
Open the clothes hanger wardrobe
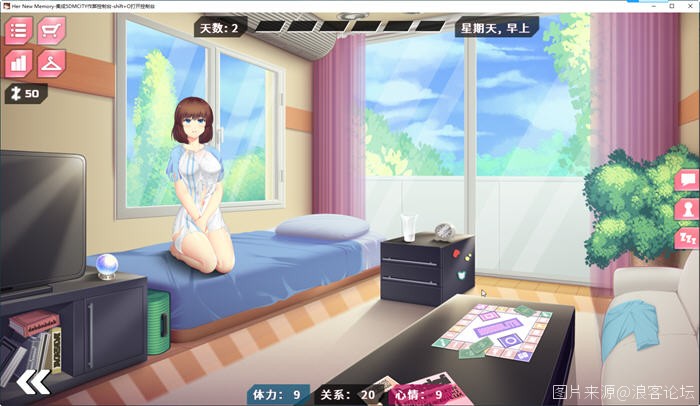click(x=50, y=62)
